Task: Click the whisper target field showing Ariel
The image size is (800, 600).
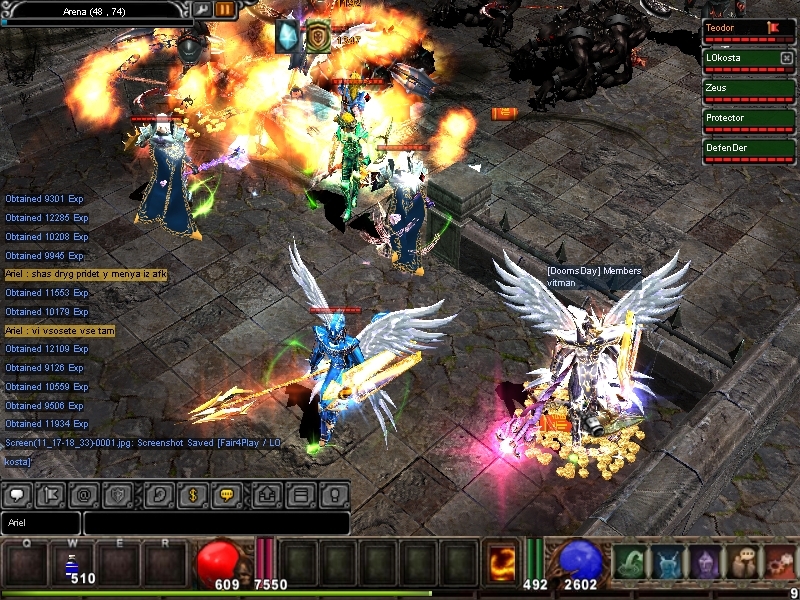Action: (x=41, y=523)
